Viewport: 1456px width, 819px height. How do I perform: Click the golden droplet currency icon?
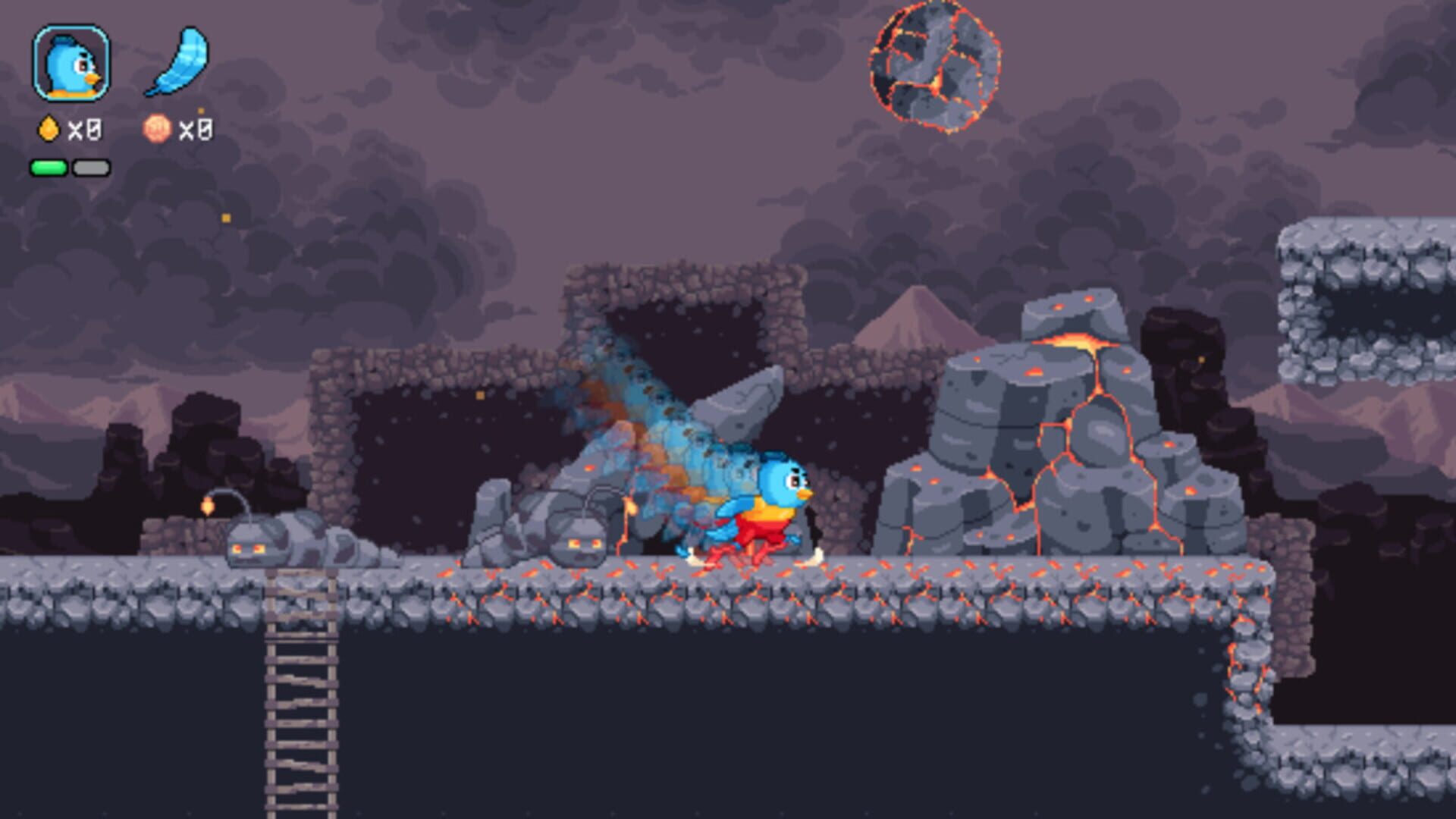[48, 130]
